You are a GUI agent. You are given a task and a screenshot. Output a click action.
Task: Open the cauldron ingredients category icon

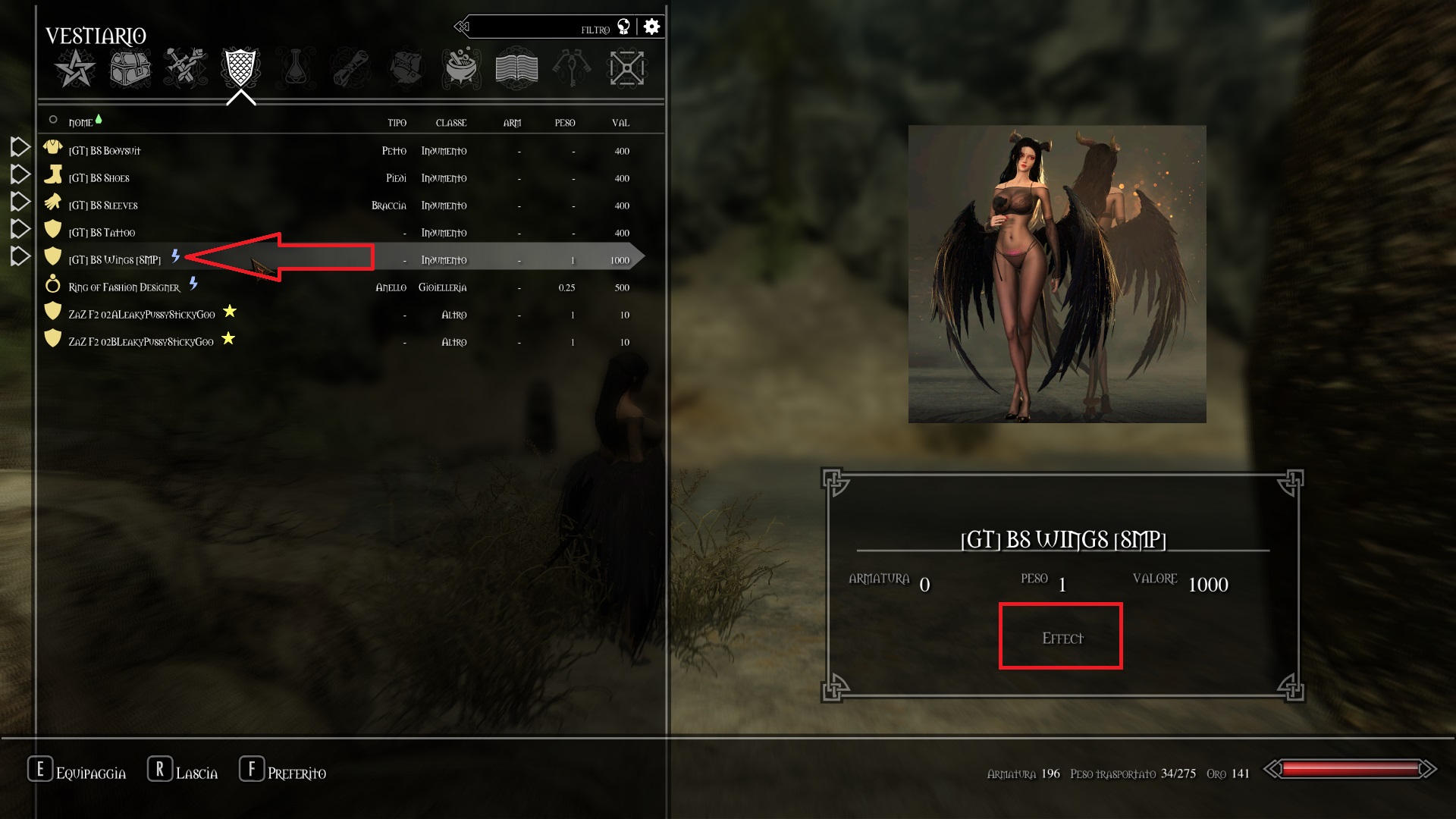tap(461, 68)
